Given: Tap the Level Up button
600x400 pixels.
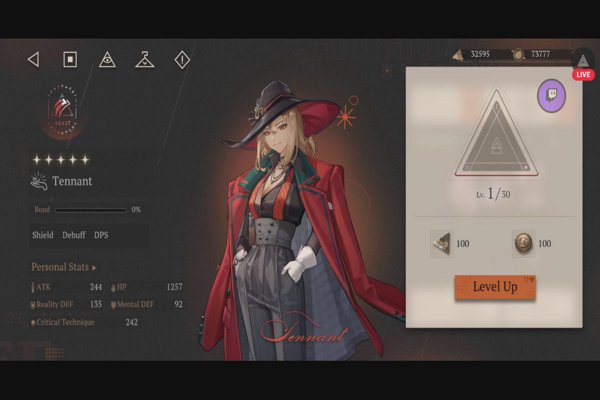Looking at the screenshot, I should (x=494, y=287).
